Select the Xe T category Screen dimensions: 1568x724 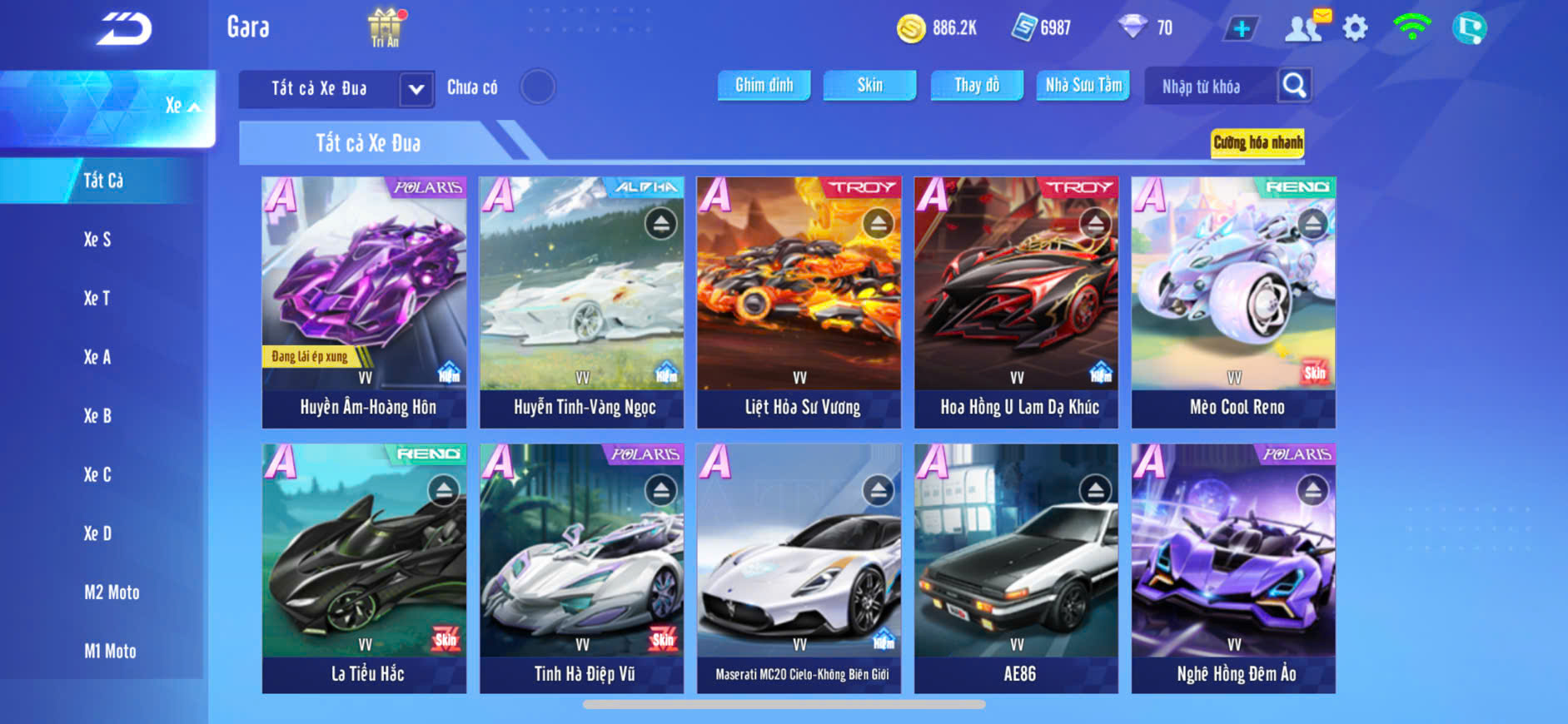[x=97, y=298]
